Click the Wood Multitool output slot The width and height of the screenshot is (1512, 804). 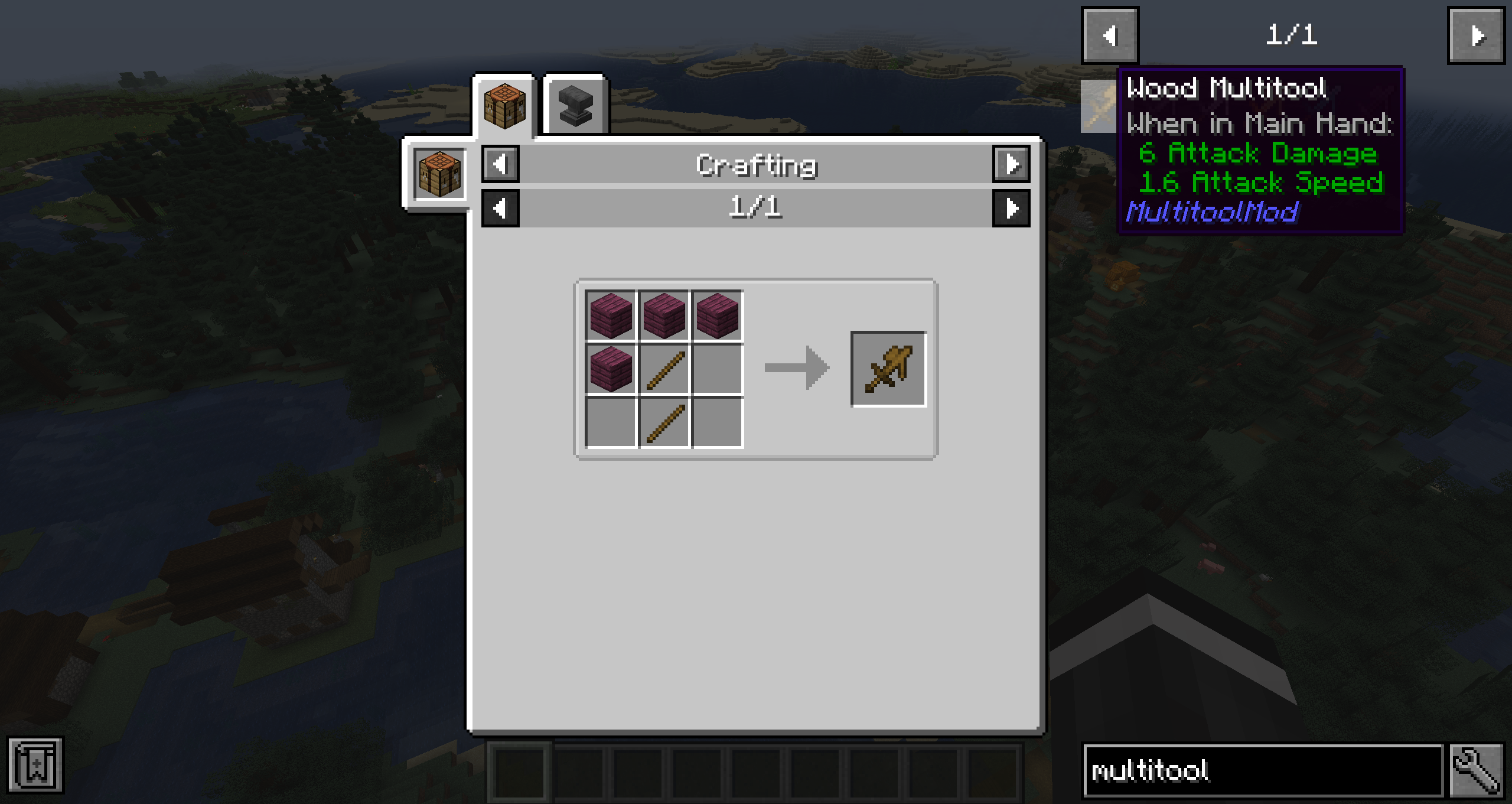pos(888,369)
